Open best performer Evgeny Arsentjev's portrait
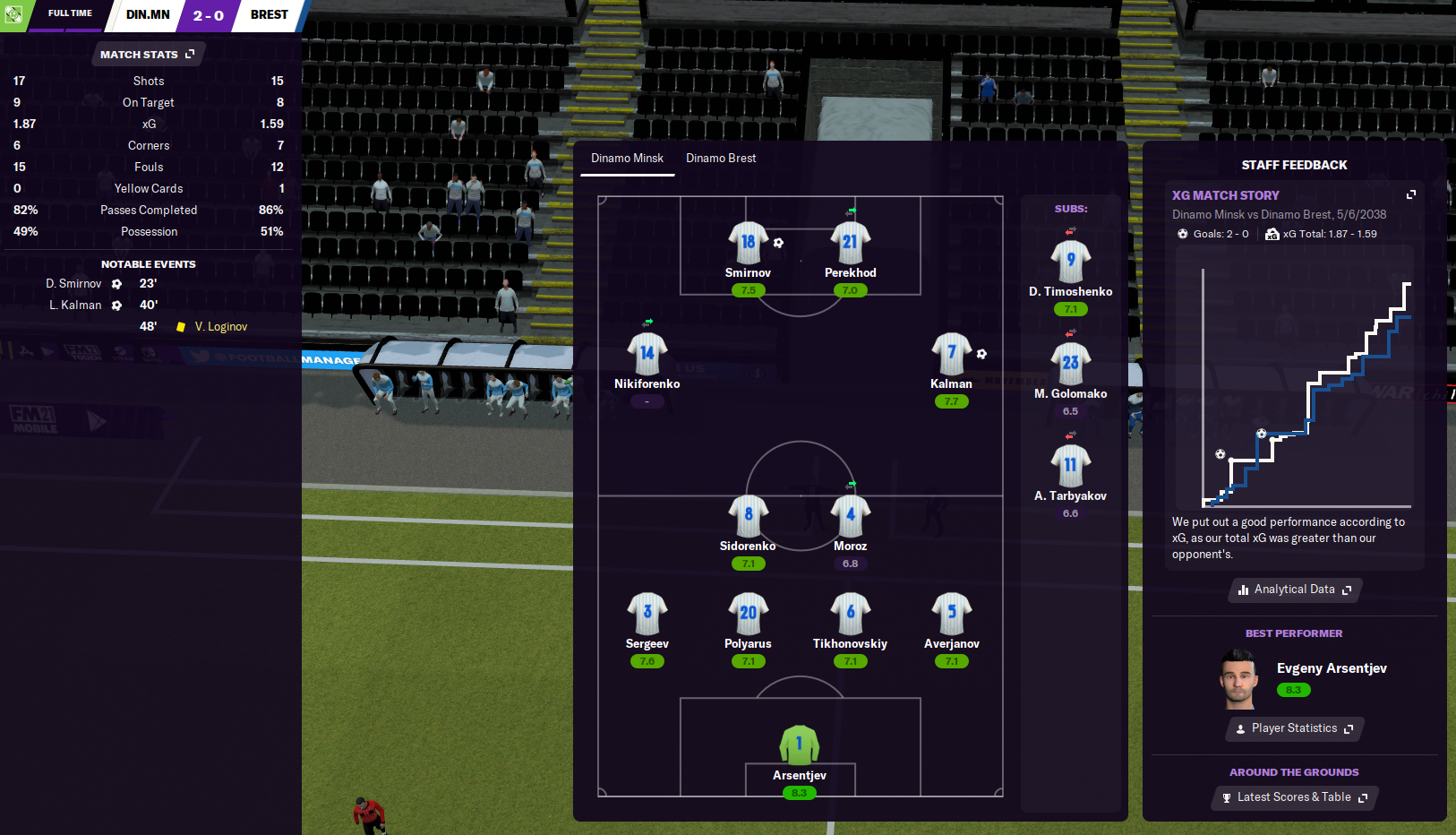 pos(1238,679)
